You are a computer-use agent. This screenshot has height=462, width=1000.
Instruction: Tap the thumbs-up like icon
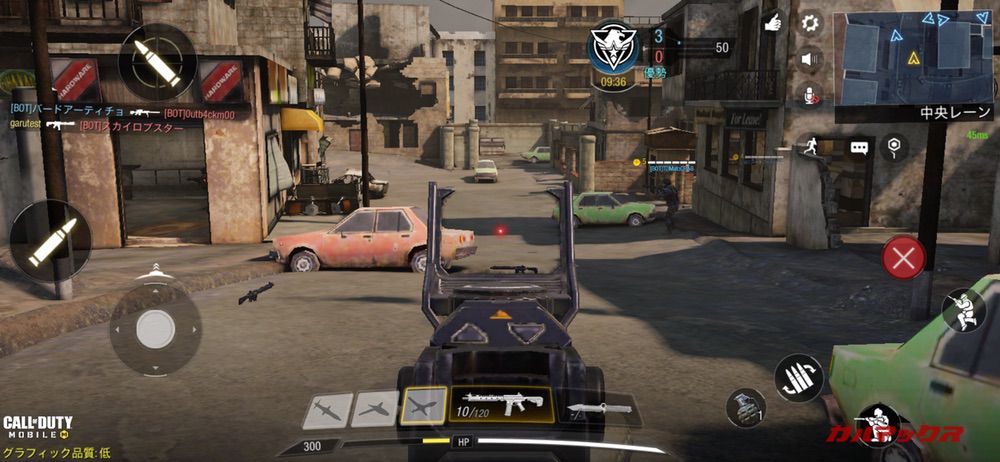click(772, 22)
